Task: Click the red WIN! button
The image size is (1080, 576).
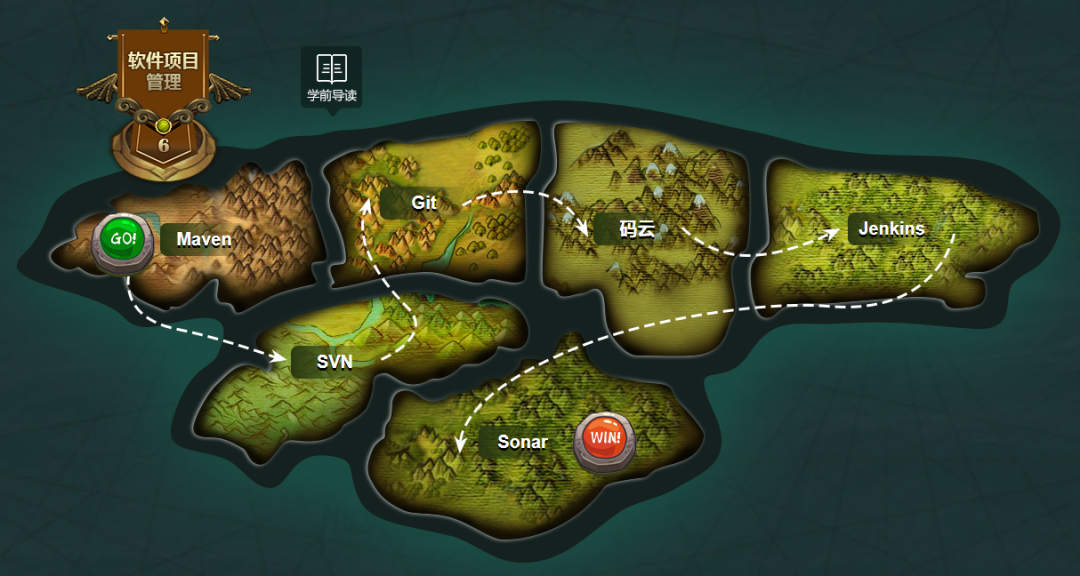Action: tap(605, 439)
